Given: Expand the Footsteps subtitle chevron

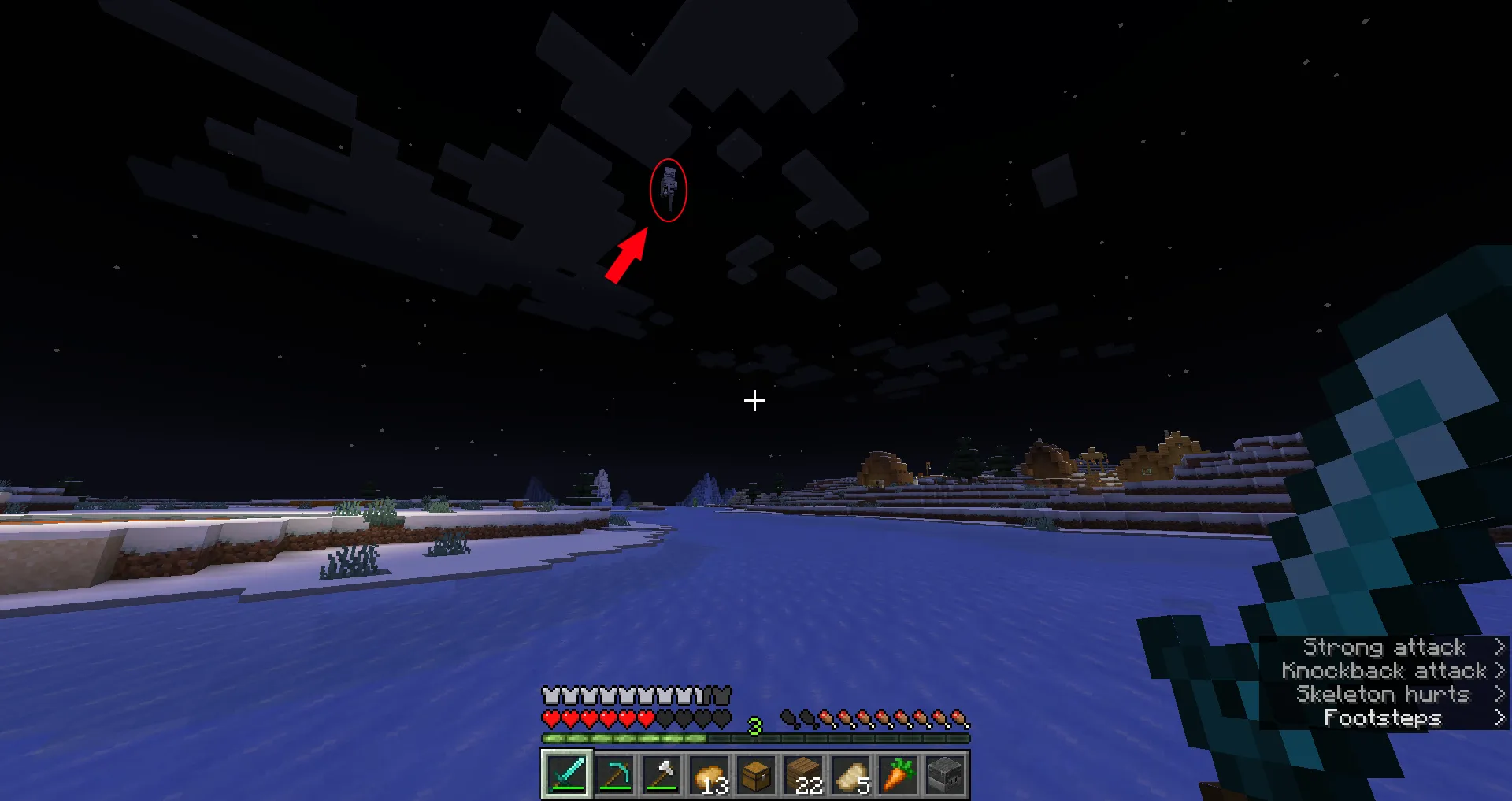Looking at the screenshot, I should [x=1499, y=718].
